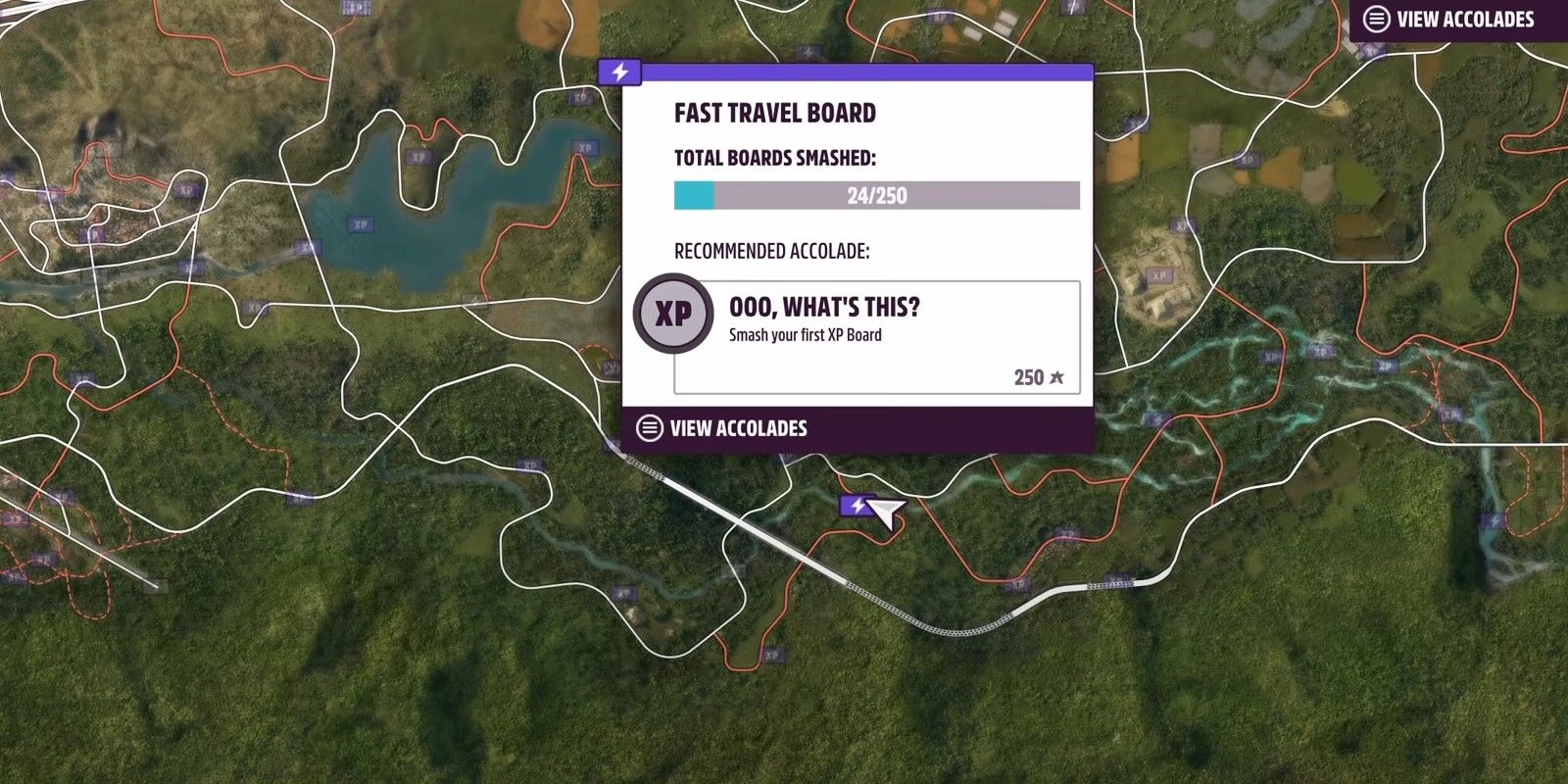This screenshot has height=784, width=1568.
Task: Click the XP badge inside the accolade card
Action: coord(673,315)
